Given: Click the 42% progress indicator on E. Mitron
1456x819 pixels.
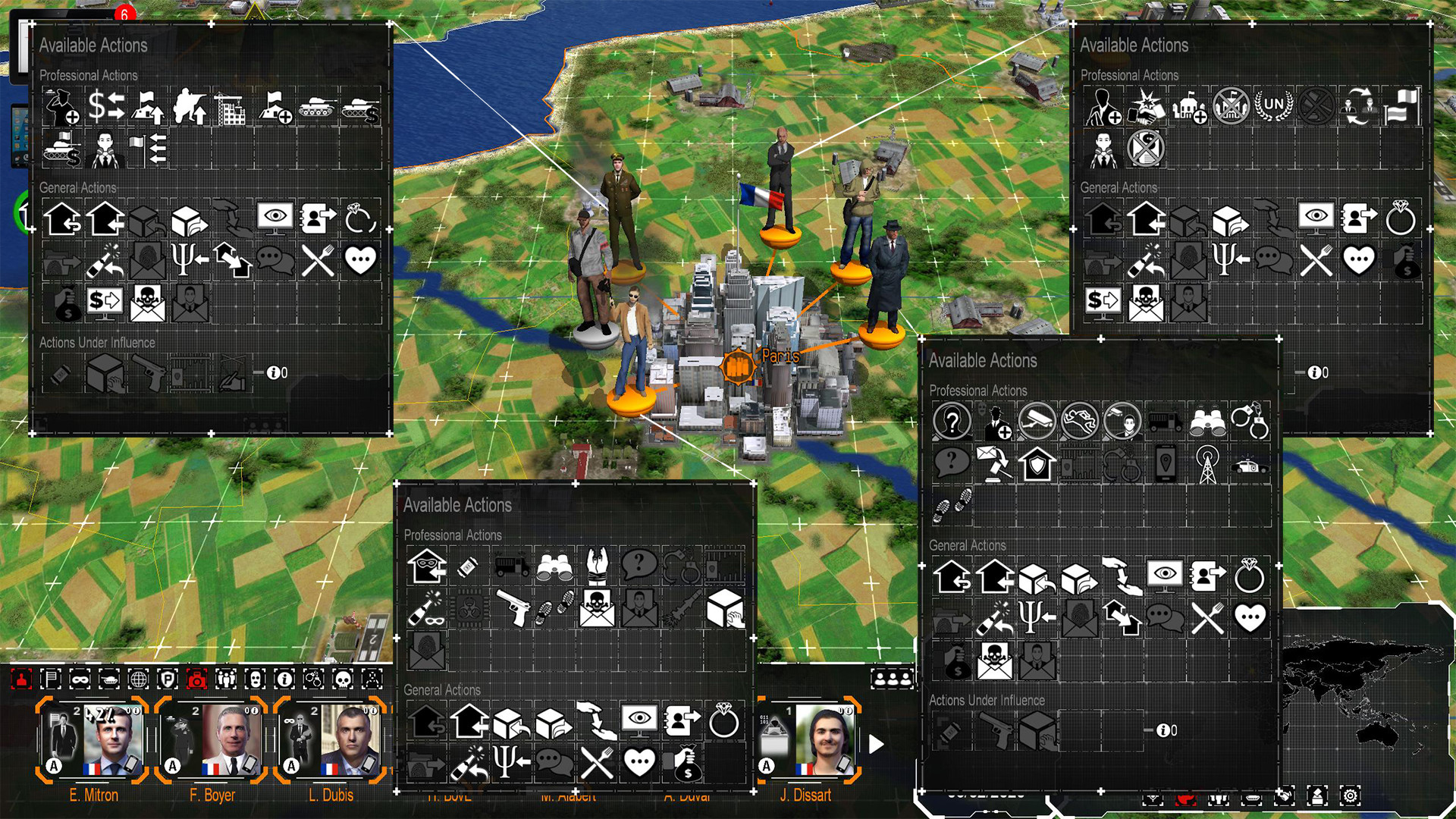Looking at the screenshot, I should coord(99,714).
